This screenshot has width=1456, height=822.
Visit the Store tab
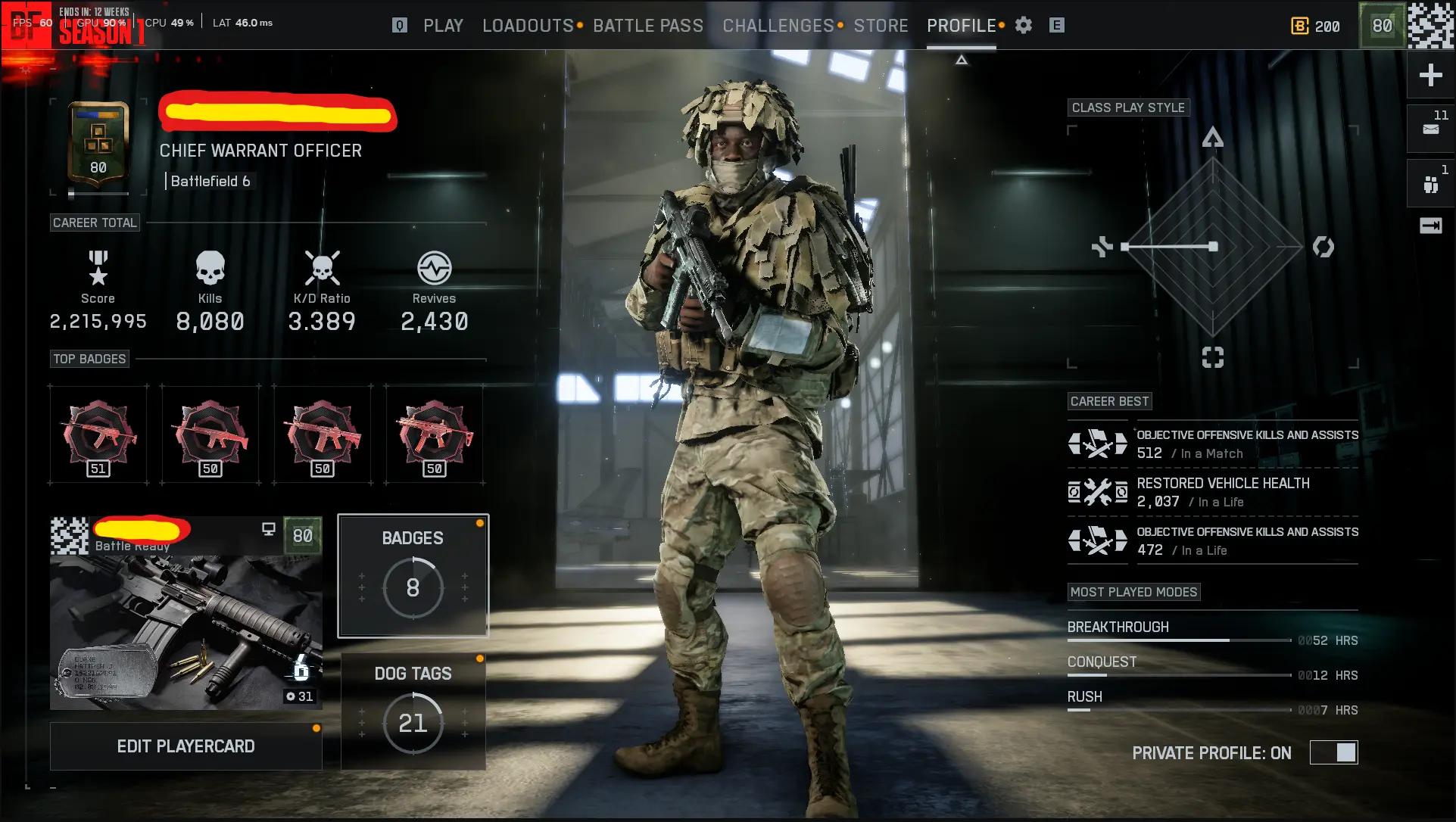(881, 26)
